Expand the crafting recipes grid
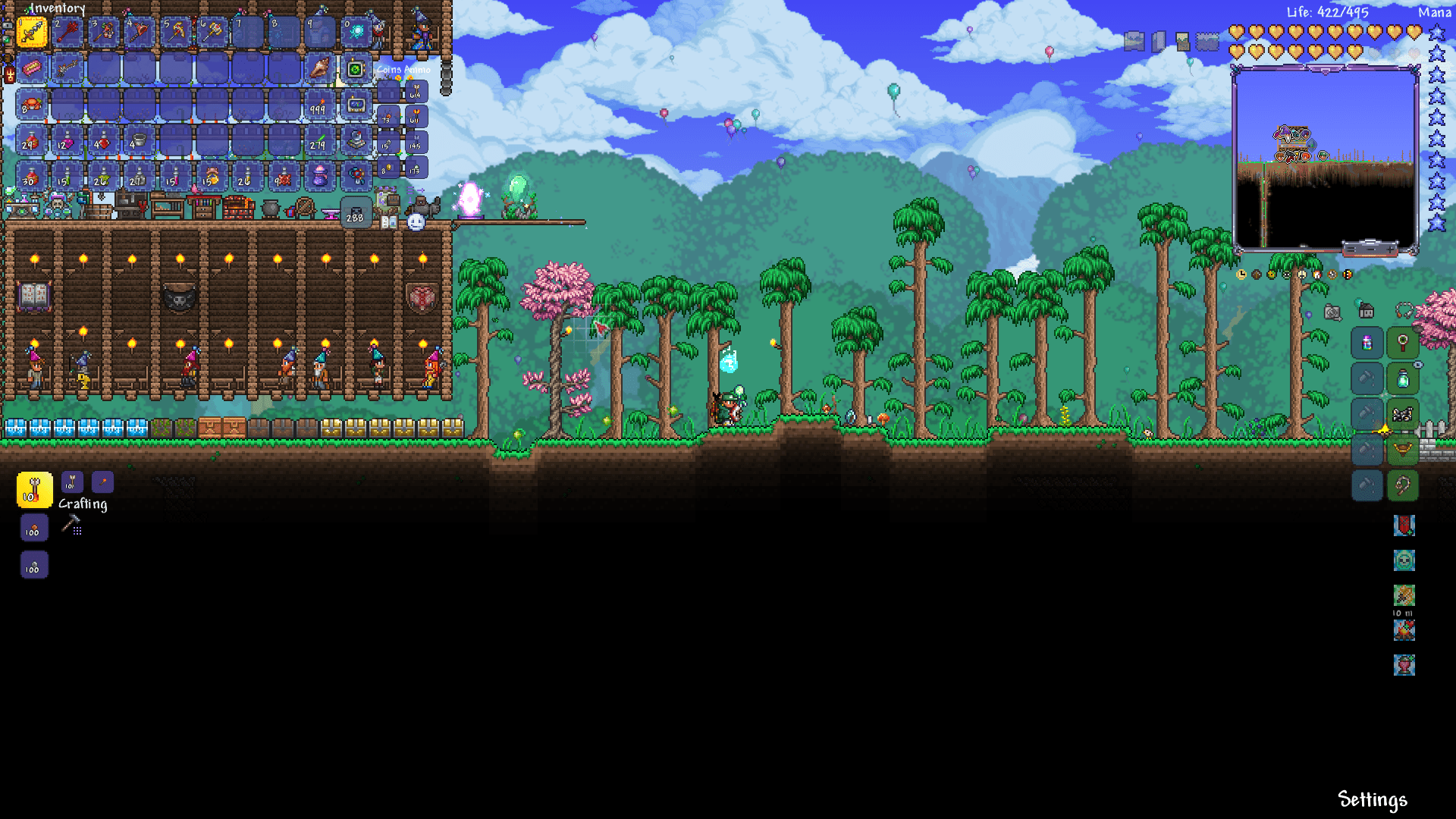 (77, 530)
